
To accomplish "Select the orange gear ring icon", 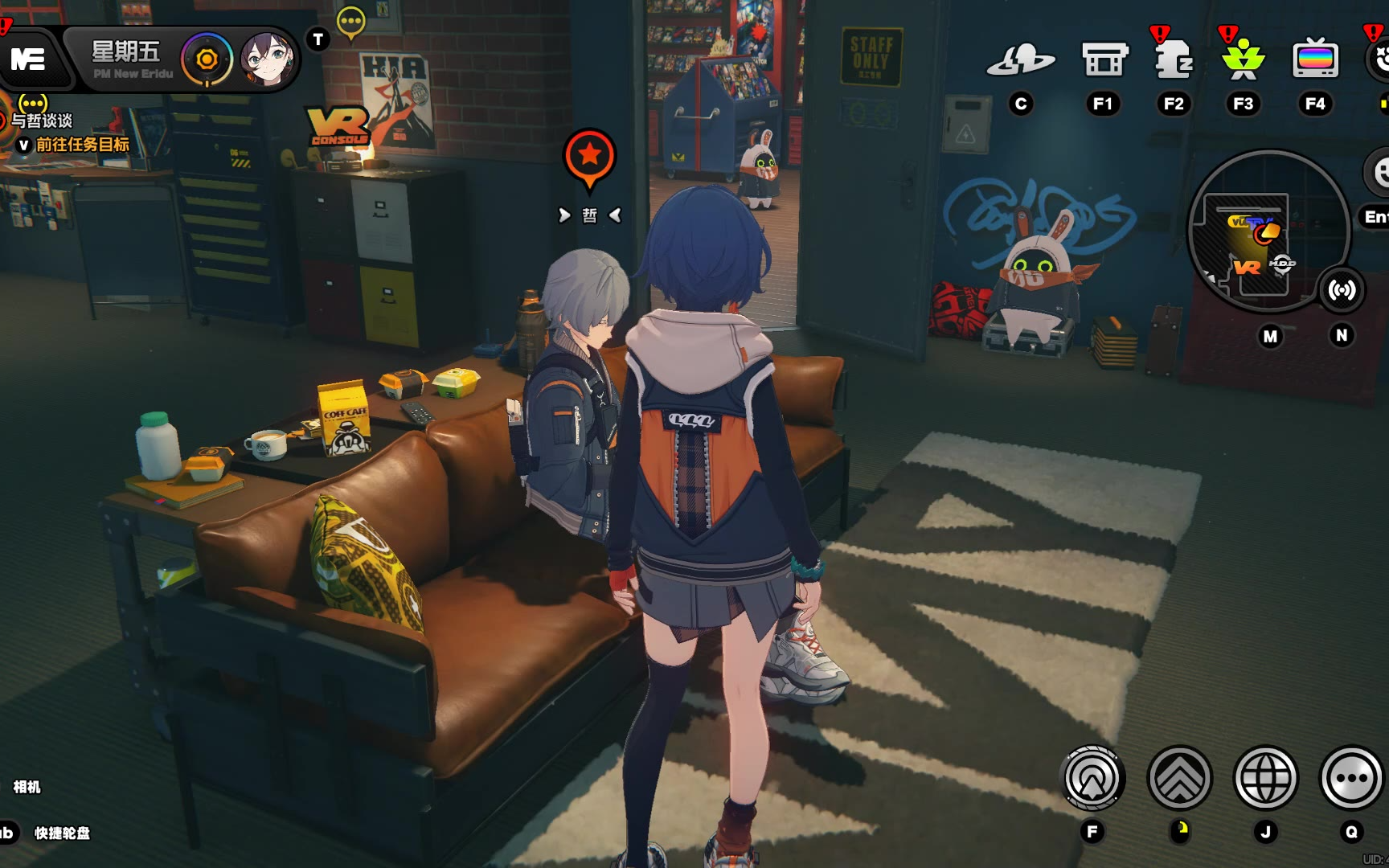I will point(207,59).
